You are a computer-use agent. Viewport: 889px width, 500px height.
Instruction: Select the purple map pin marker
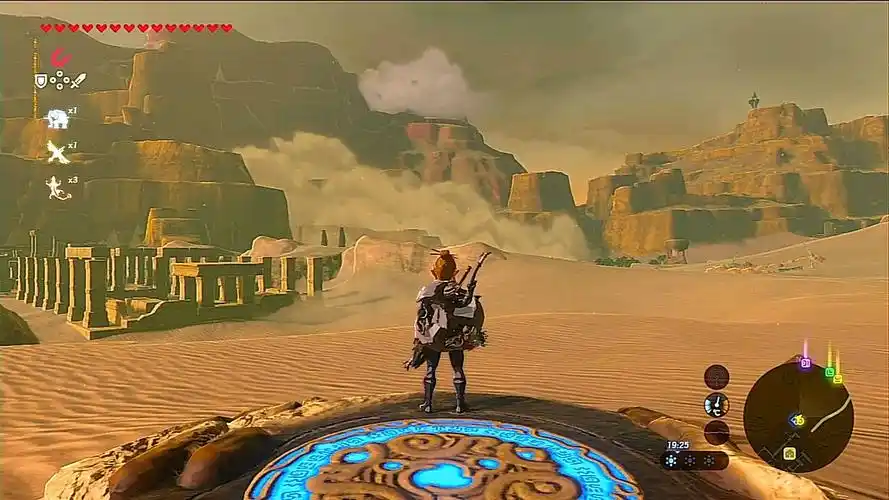pyautogui.click(x=805, y=363)
